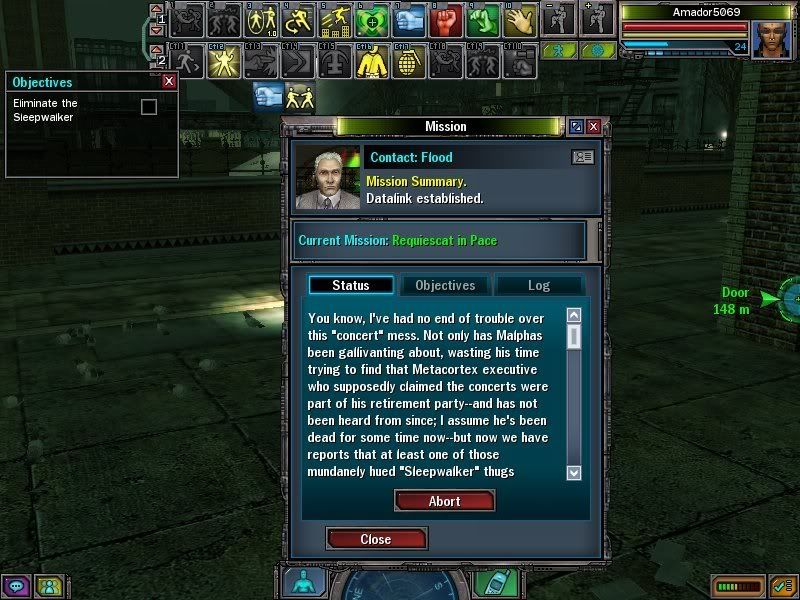Close the Mission dialog with the Close button
800x600 pixels.
[x=376, y=539]
